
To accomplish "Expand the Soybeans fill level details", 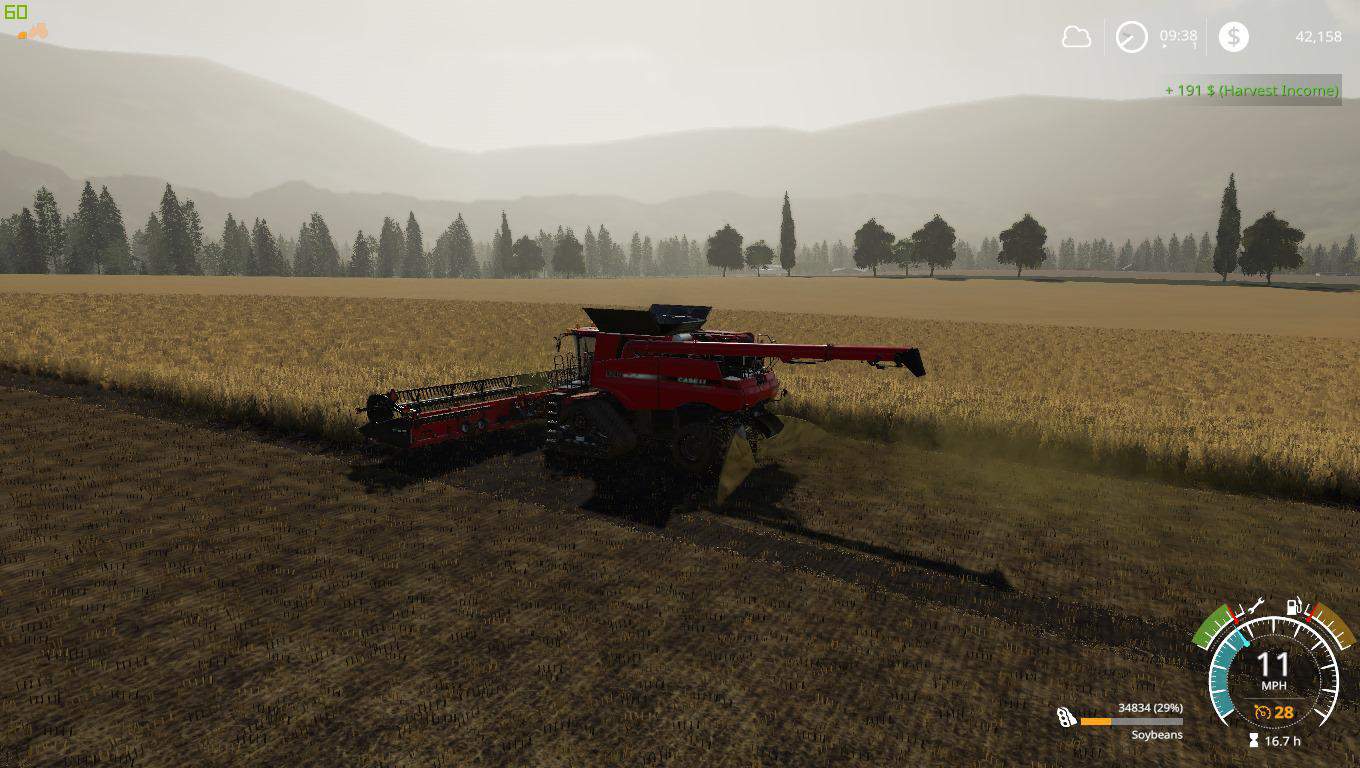I will [1150, 708].
